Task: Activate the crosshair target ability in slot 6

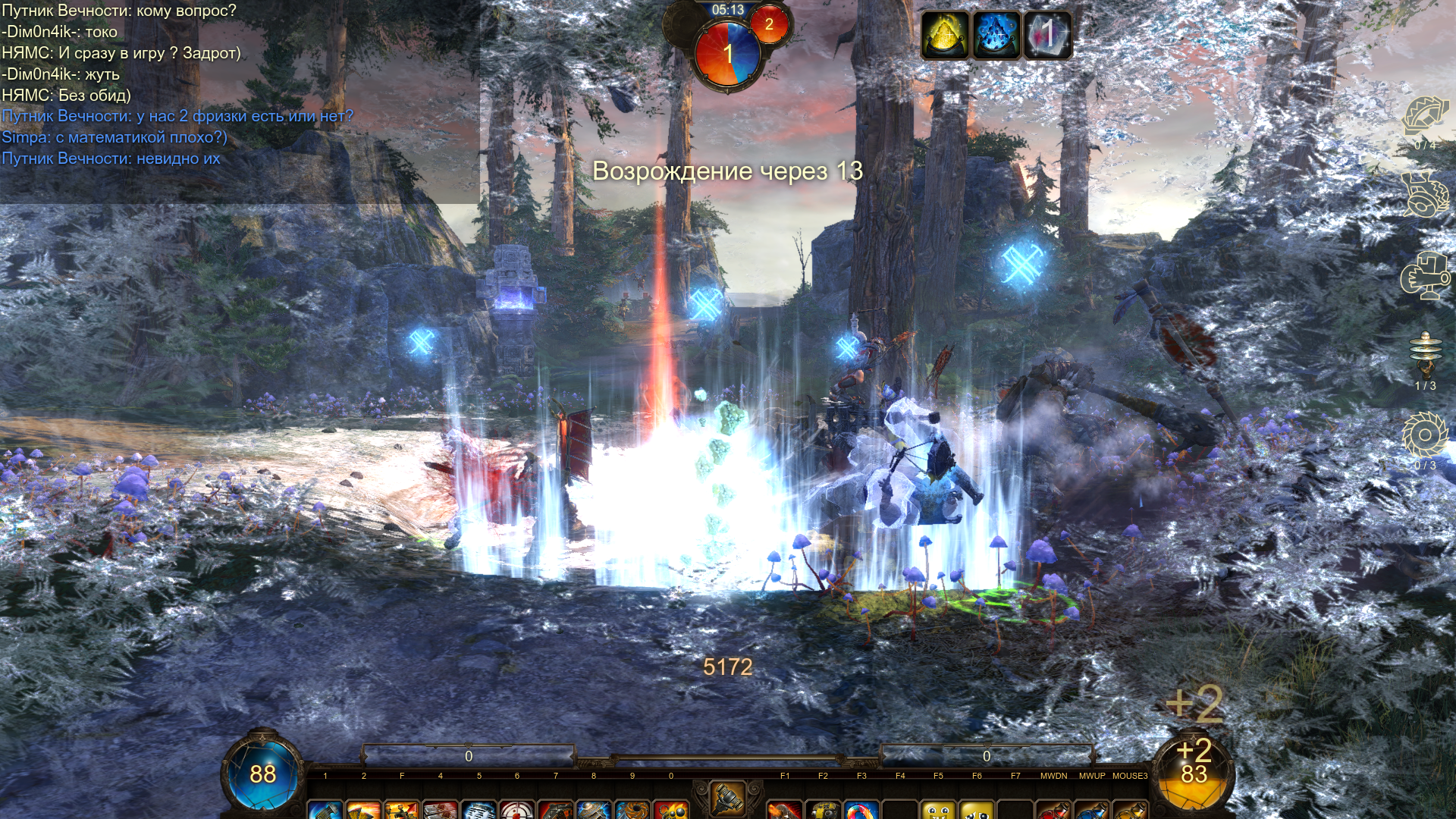Action: (x=517, y=810)
